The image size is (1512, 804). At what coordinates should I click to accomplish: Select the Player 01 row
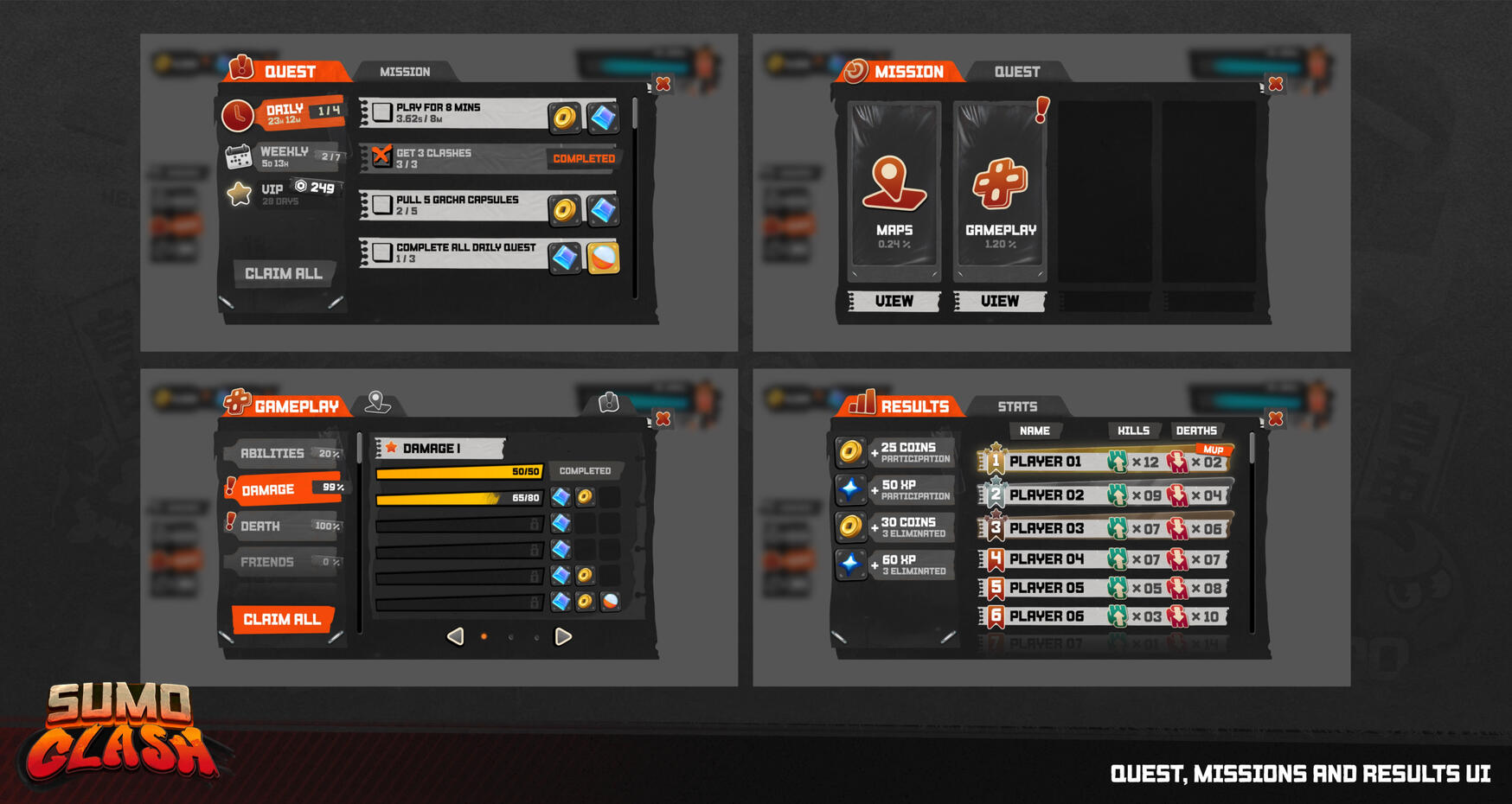(1105, 462)
